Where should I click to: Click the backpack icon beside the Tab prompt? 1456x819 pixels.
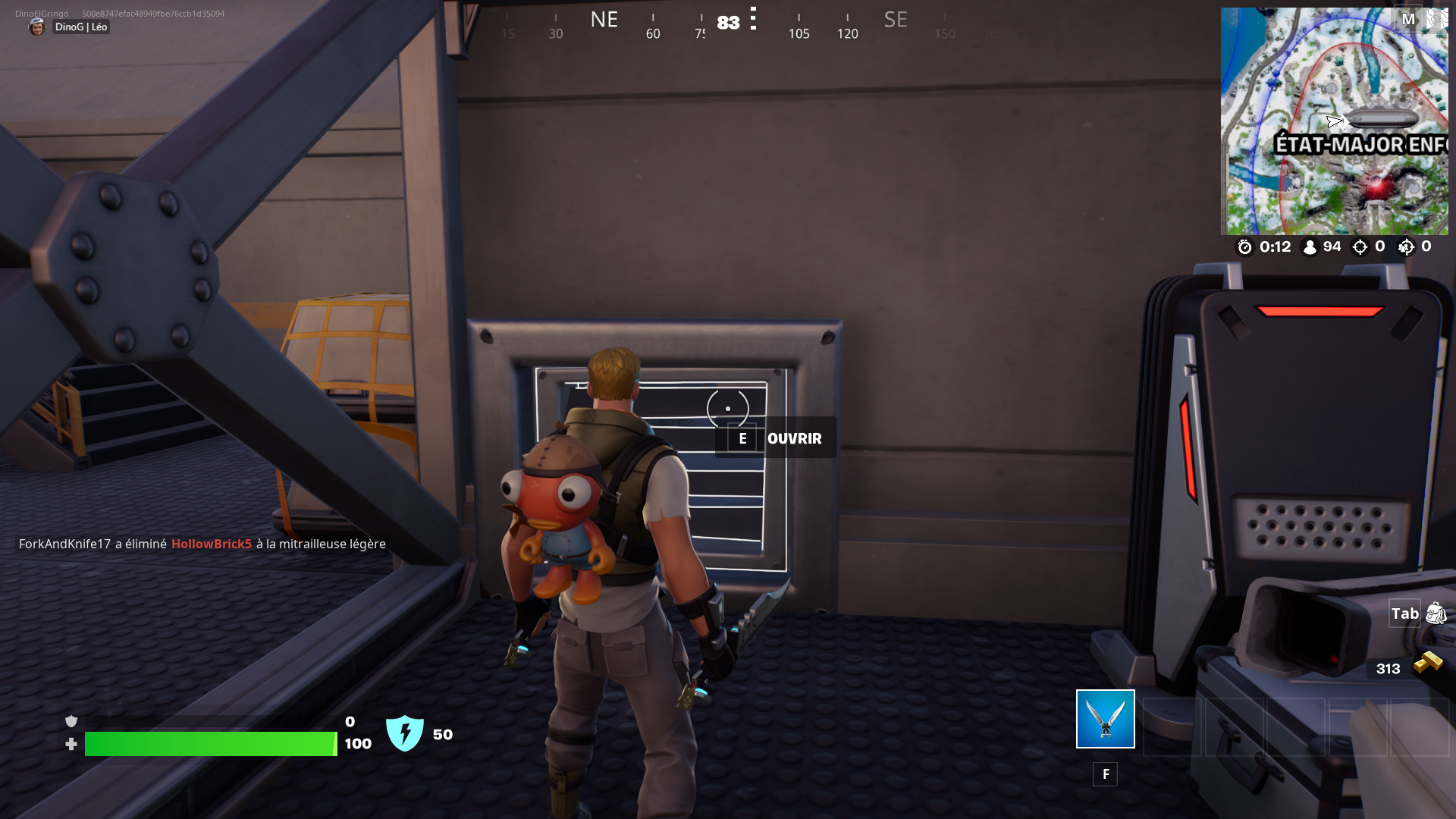[x=1437, y=614]
